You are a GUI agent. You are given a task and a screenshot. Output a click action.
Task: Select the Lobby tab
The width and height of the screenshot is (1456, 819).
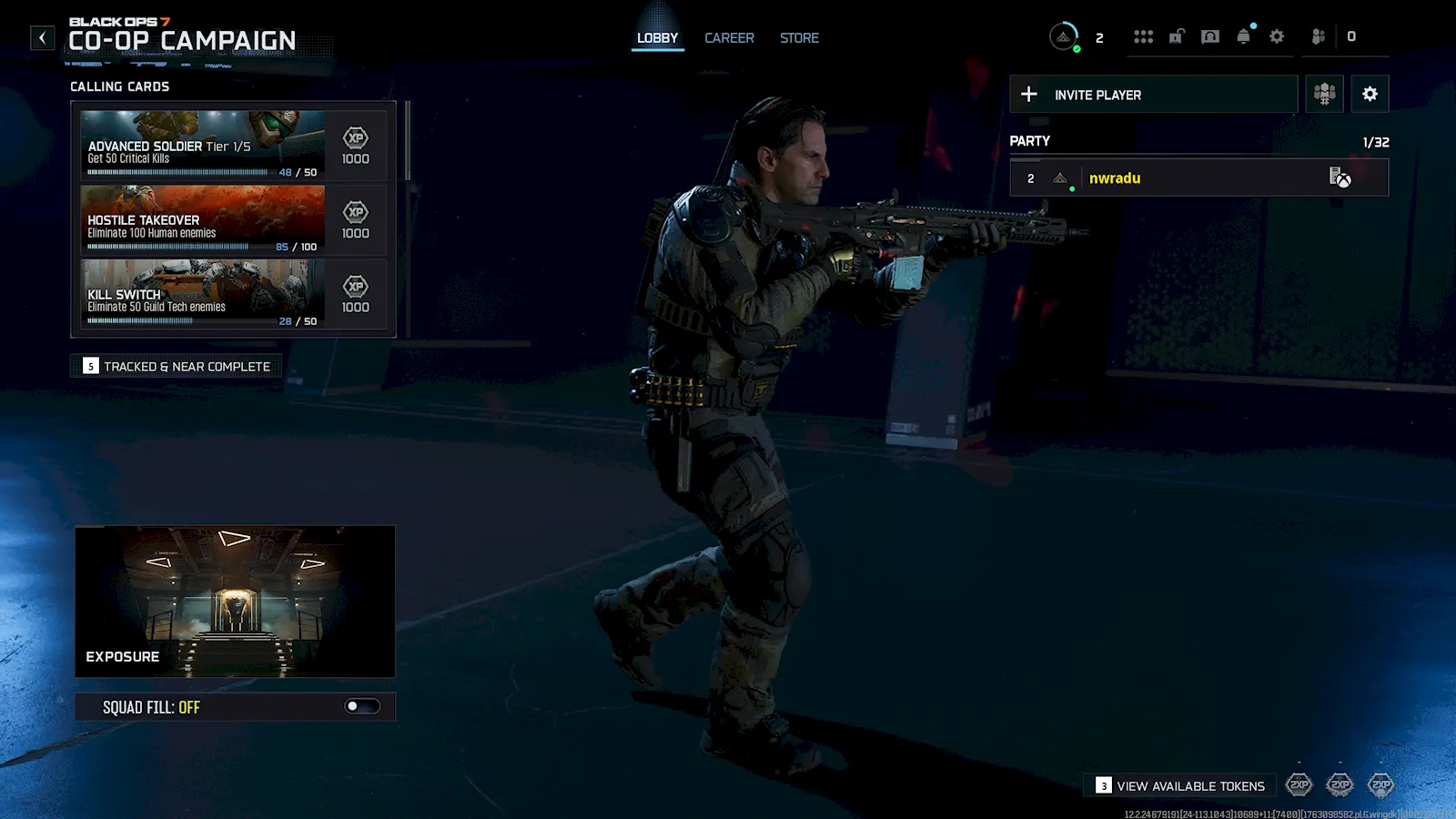pos(657,38)
